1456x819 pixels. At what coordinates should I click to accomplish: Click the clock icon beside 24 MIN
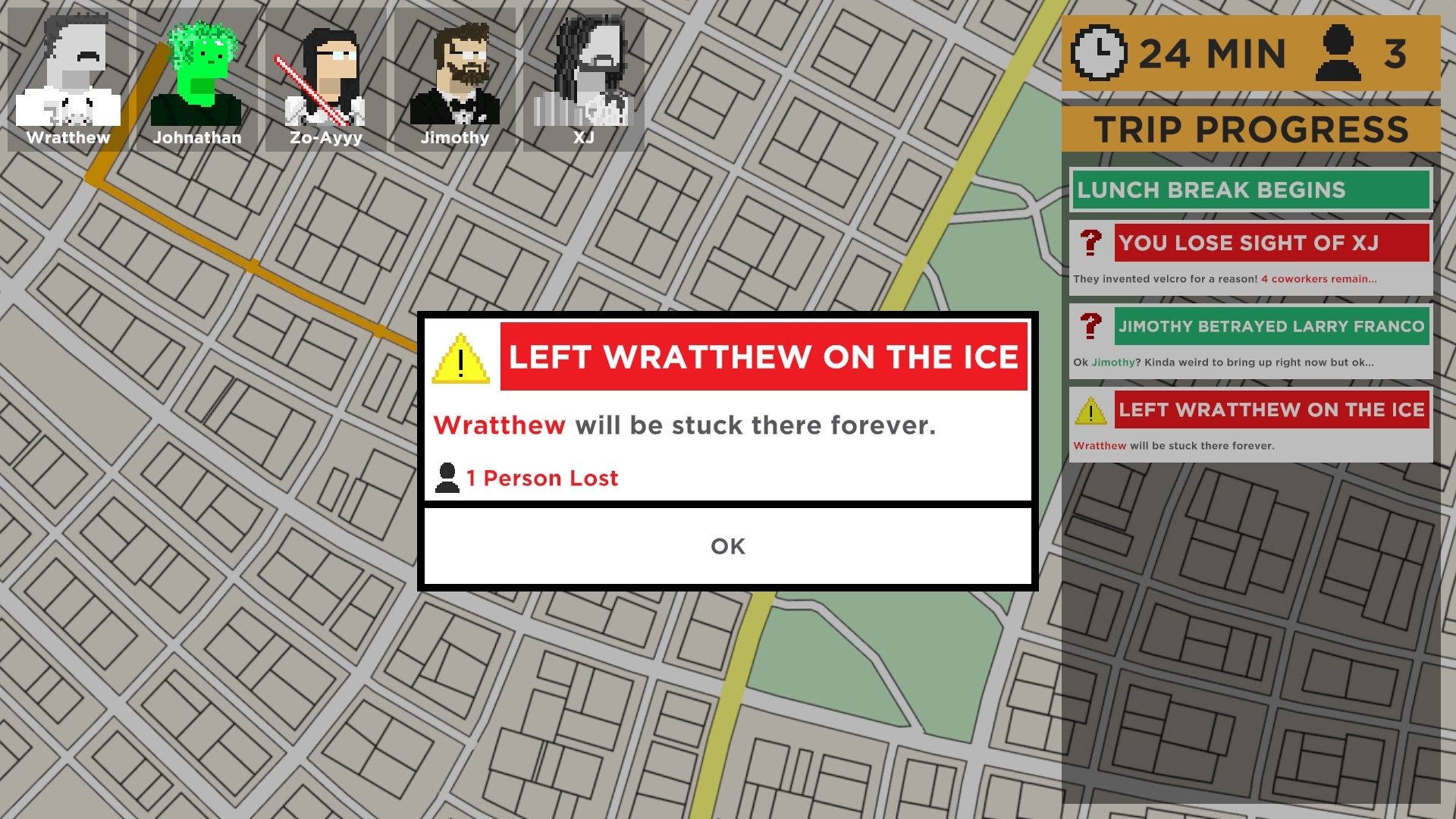point(1099,52)
